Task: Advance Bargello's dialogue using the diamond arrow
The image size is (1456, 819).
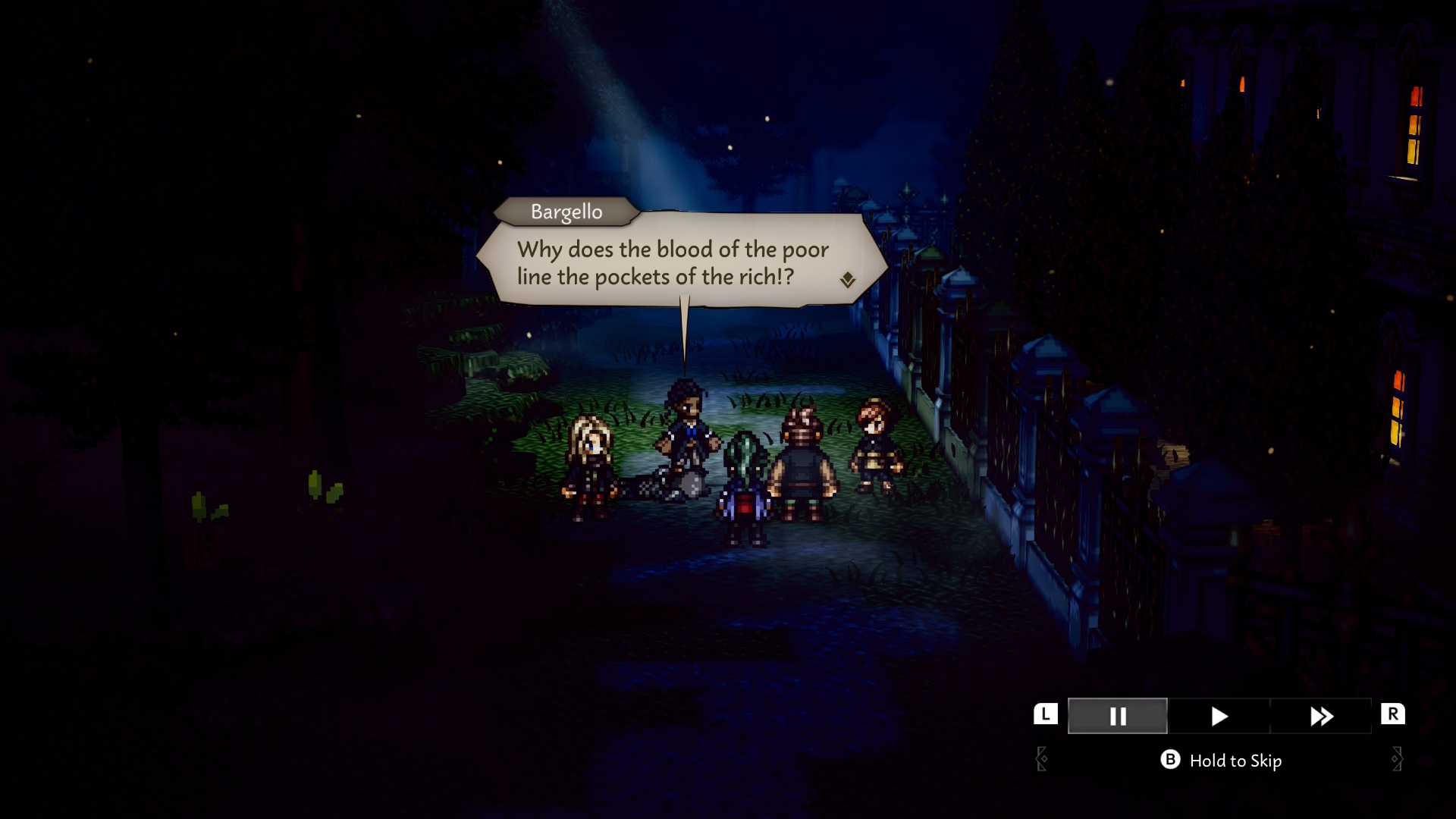Action: pyautogui.click(x=848, y=280)
